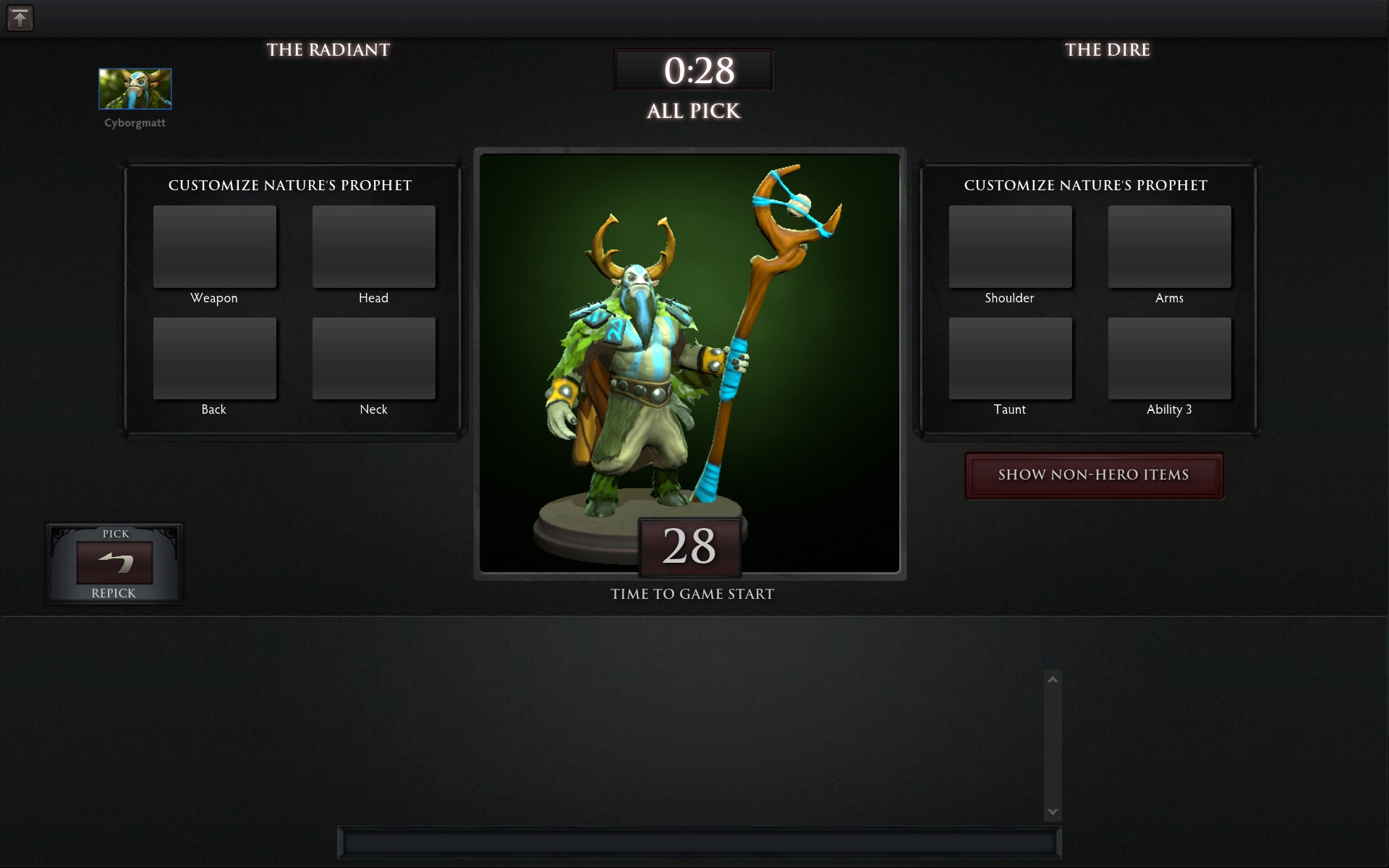Open the Taunt customization slot
Image resolution: width=1389 pixels, height=868 pixels.
1010,358
